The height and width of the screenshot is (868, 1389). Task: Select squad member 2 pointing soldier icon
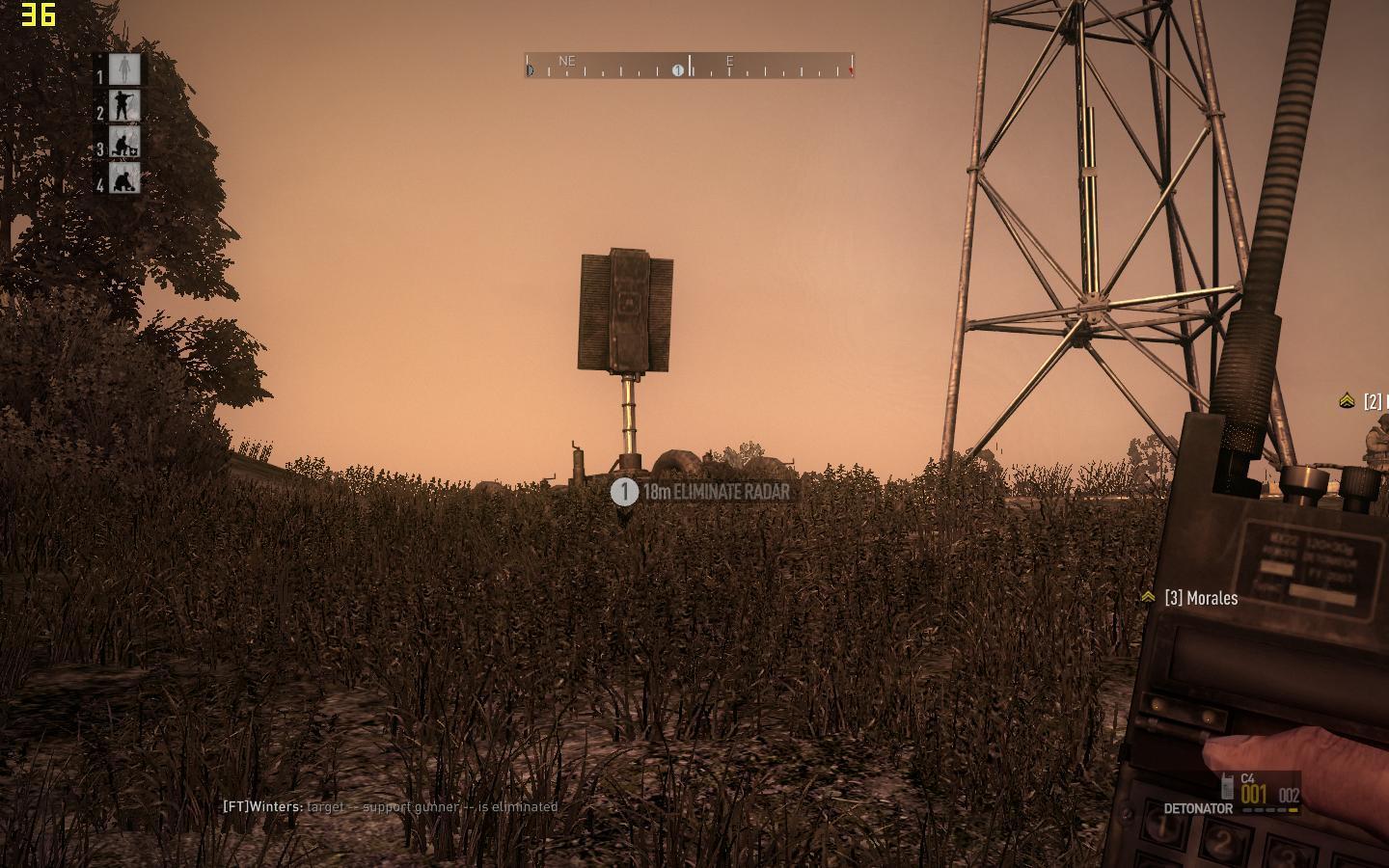click(123, 106)
